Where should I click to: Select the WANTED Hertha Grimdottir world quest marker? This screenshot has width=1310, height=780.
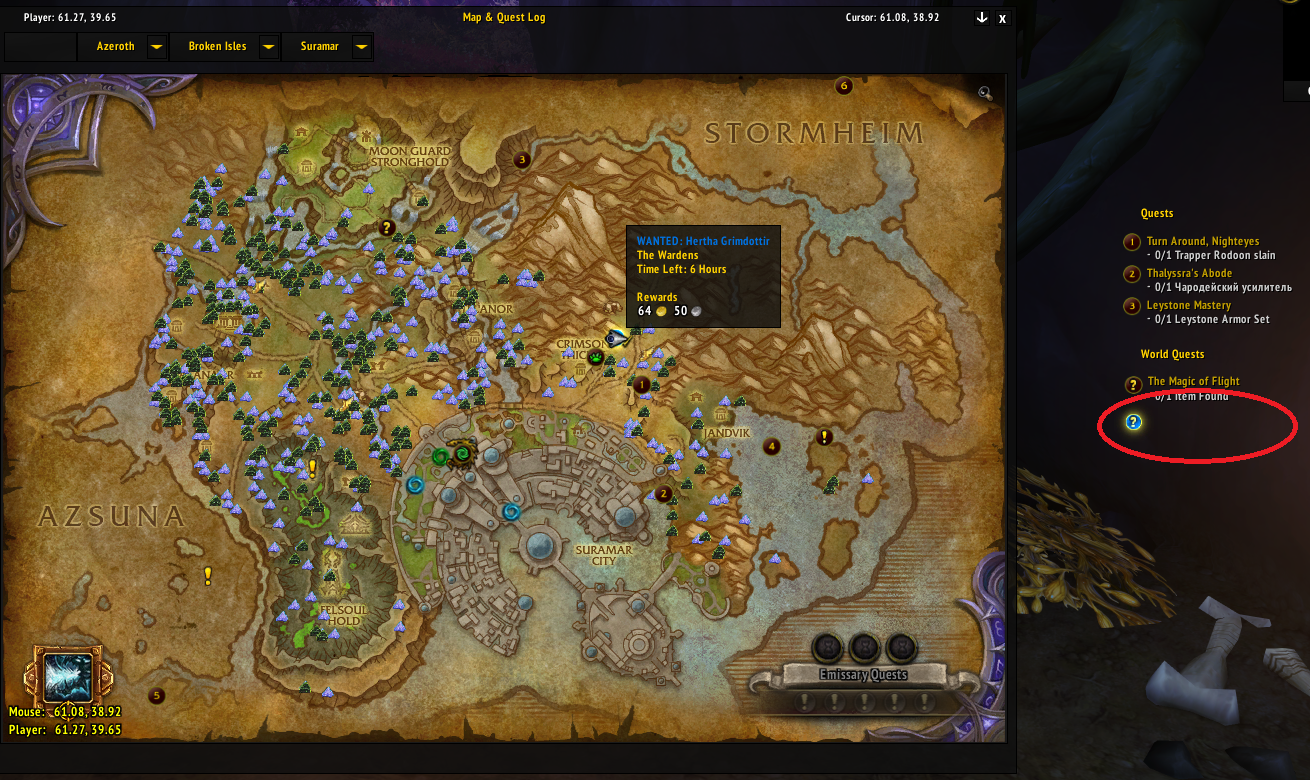(616, 339)
